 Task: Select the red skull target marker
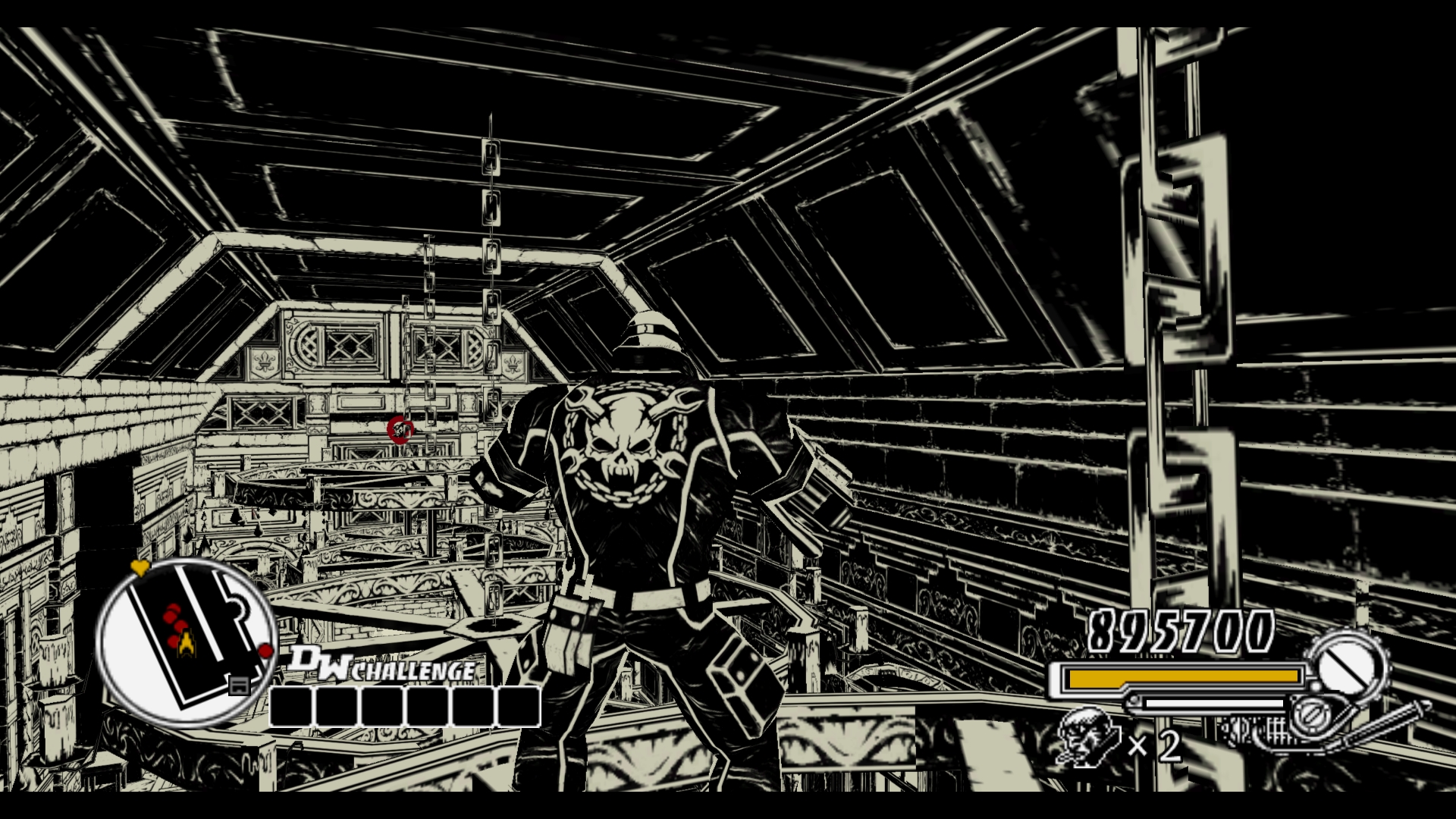(x=400, y=429)
